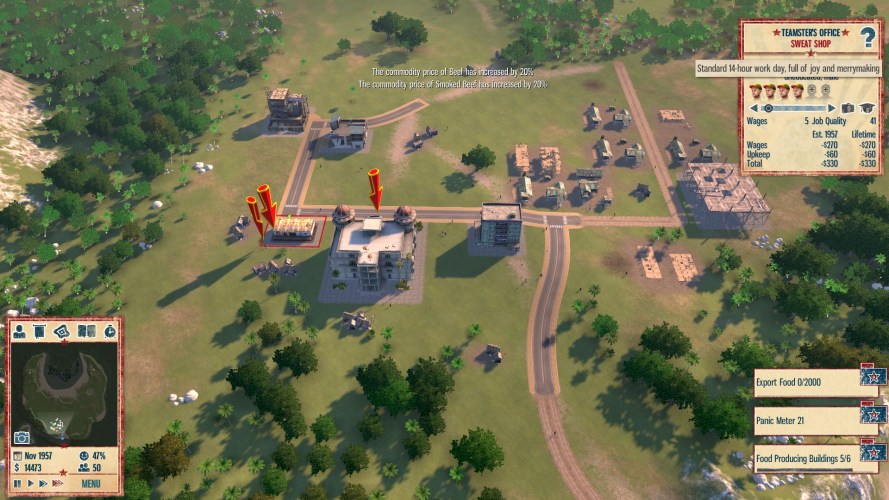
Task: Open the overlay map icon above minimap
Action: click(x=63, y=331)
